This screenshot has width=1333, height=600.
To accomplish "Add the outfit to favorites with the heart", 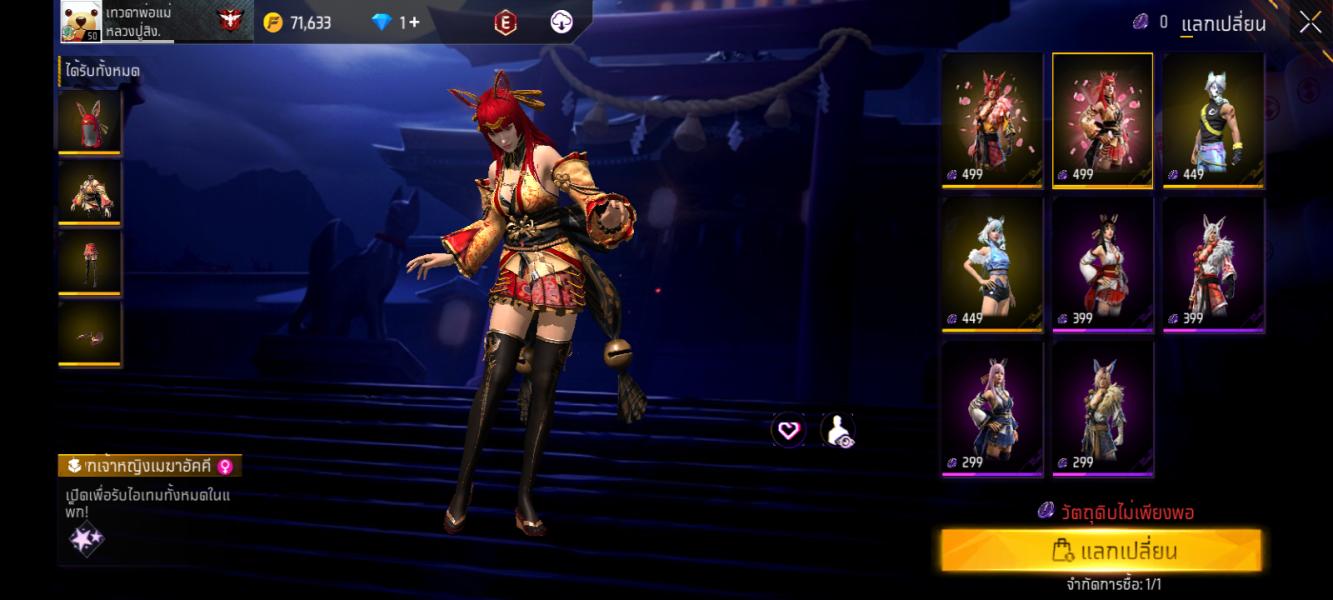I will click(x=789, y=431).
